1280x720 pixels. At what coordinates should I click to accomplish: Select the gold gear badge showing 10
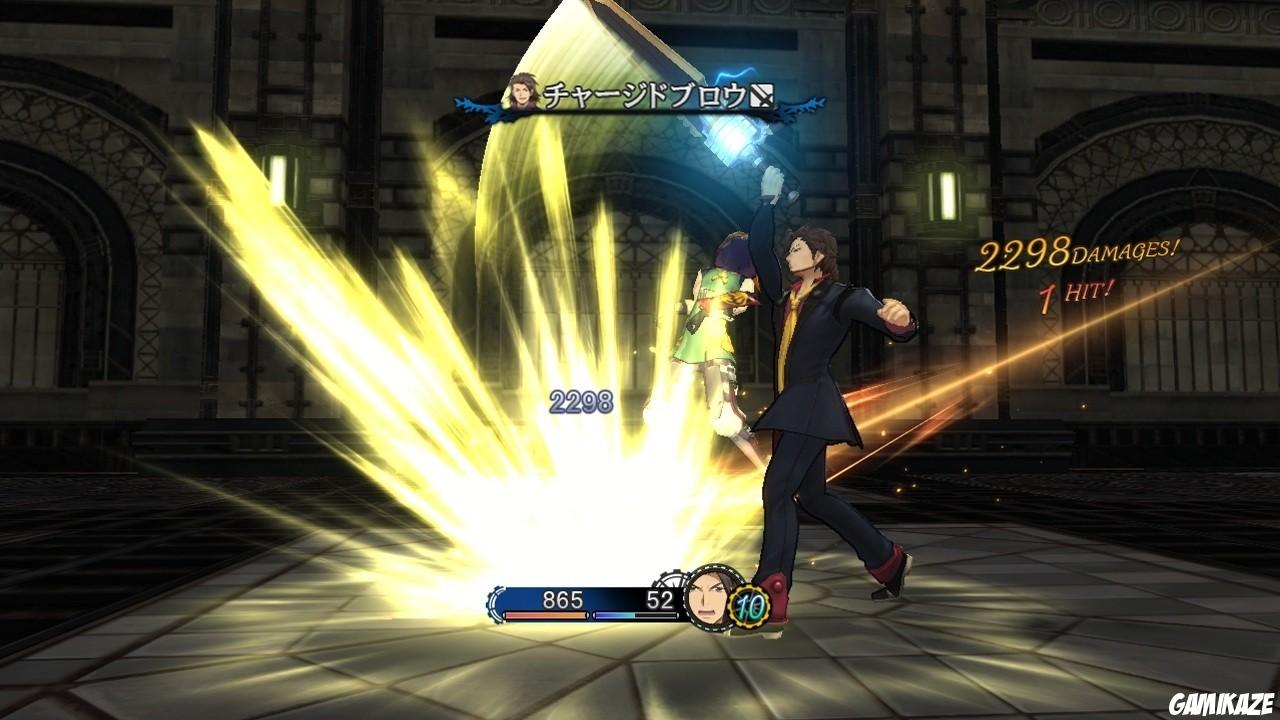point(751,603)
